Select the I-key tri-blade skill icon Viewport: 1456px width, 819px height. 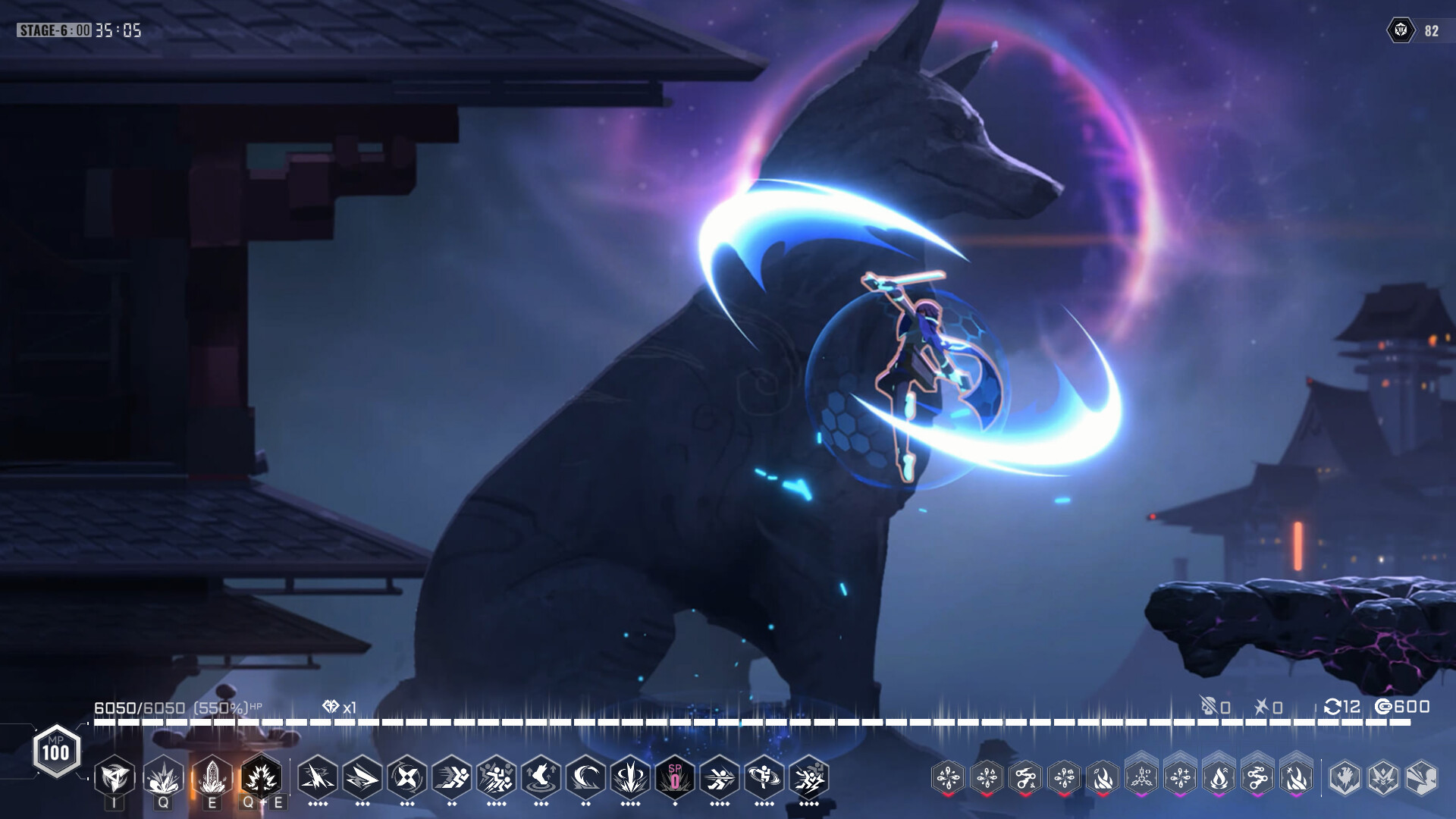[x=114, y=776]
